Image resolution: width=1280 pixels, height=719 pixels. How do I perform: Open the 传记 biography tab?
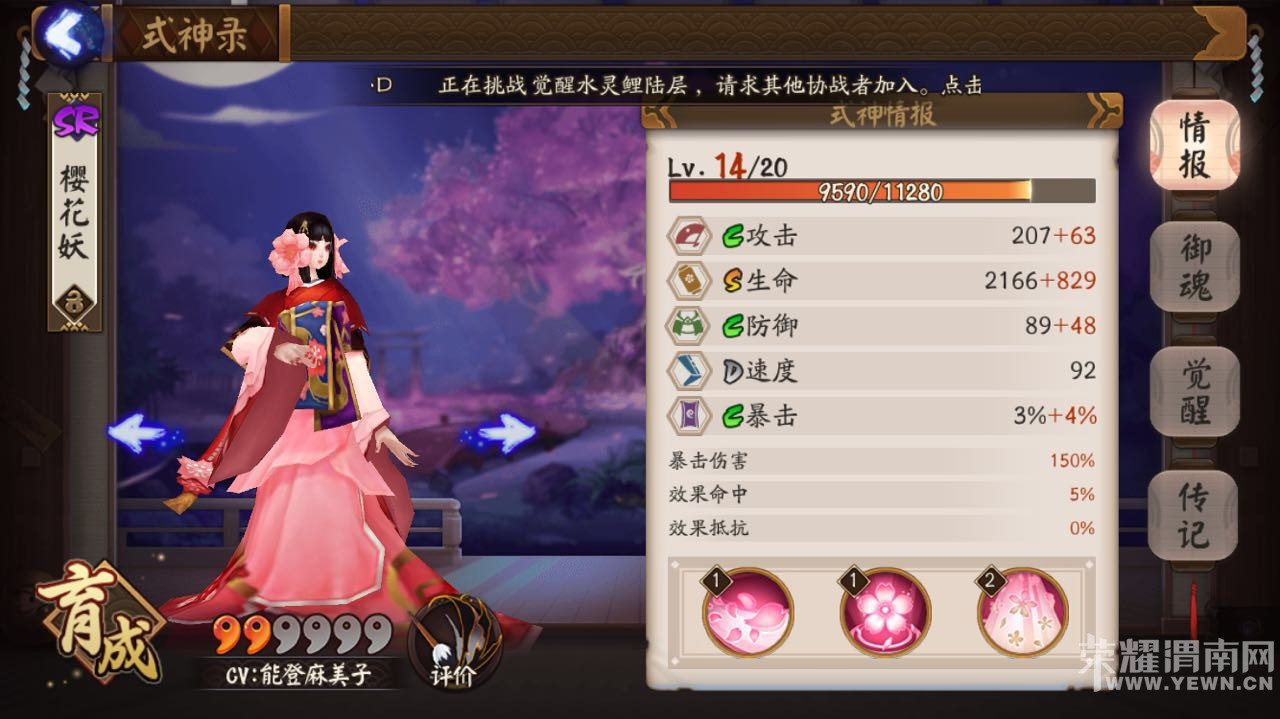point(1194,513)
